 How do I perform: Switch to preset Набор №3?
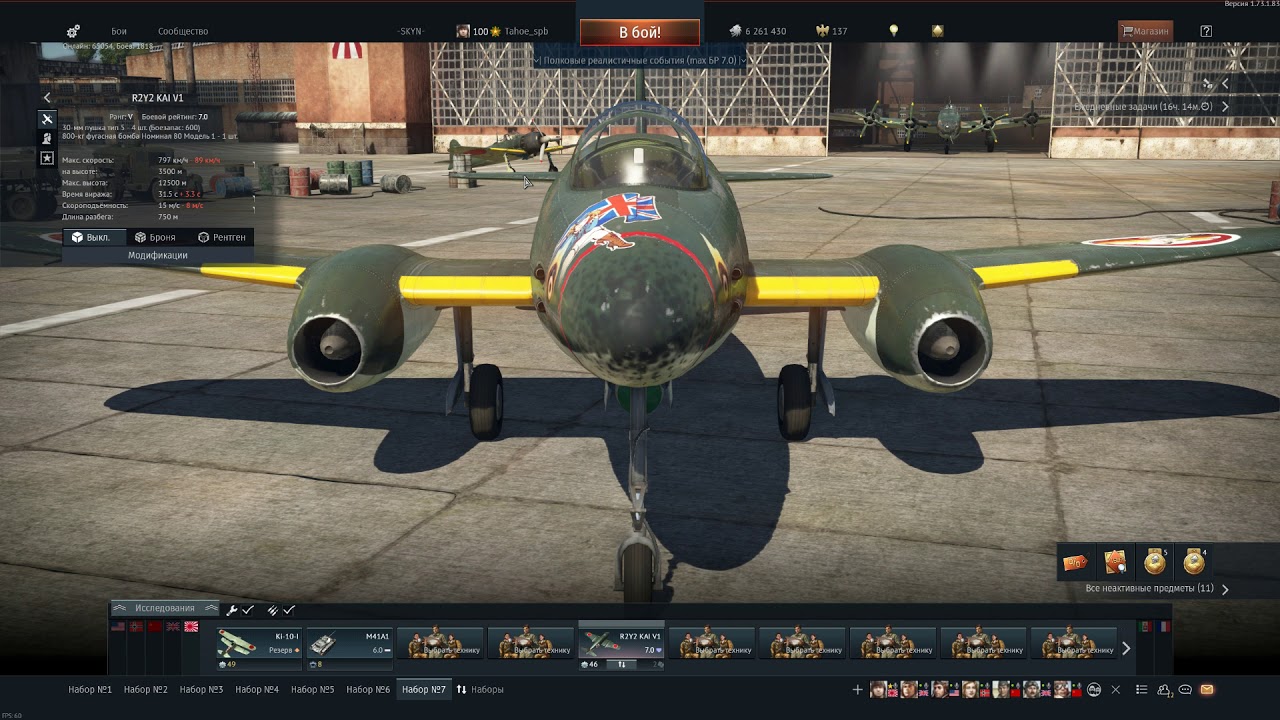[x=201, y=689]
